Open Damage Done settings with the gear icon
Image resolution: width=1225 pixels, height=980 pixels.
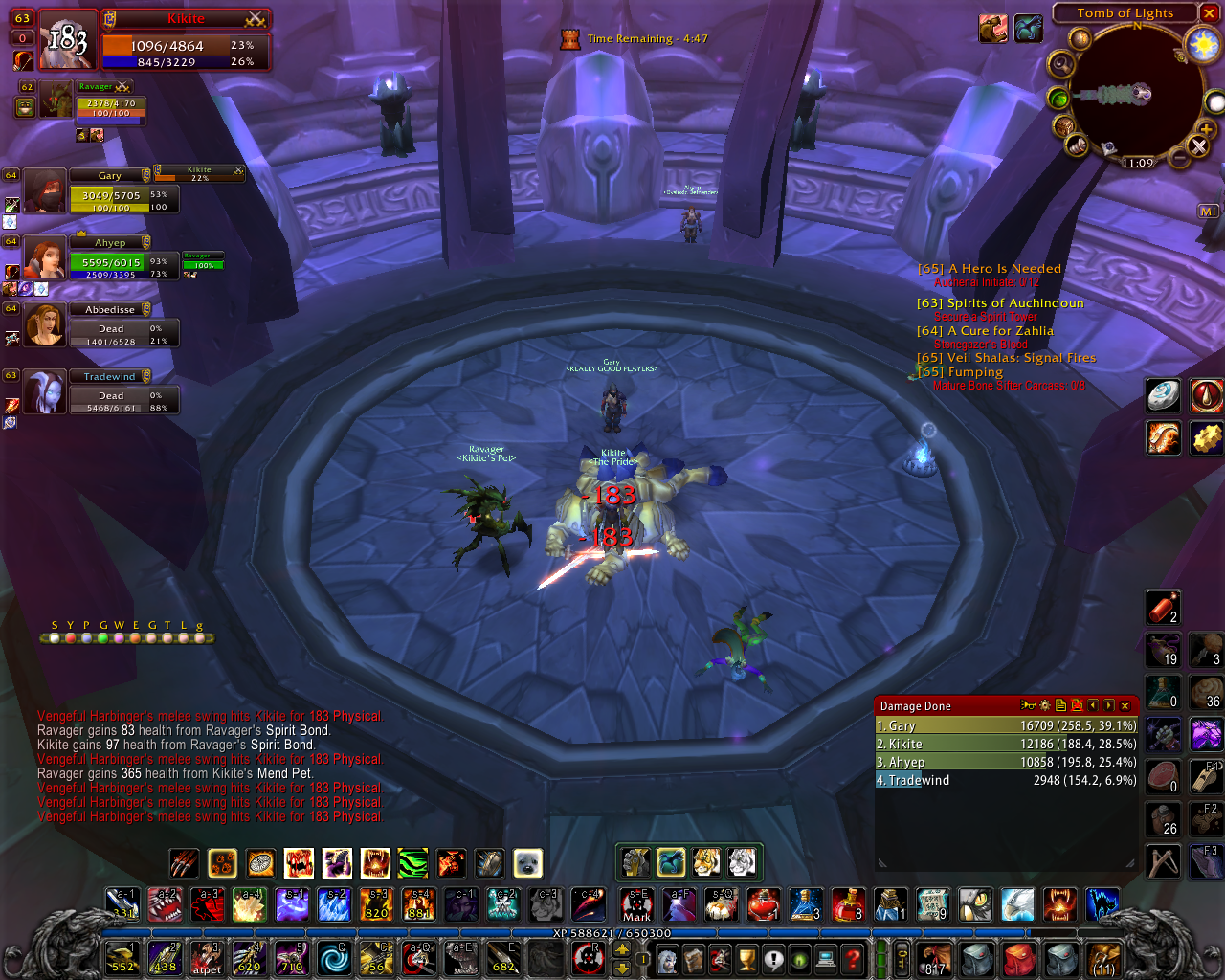click(1044, 705)
